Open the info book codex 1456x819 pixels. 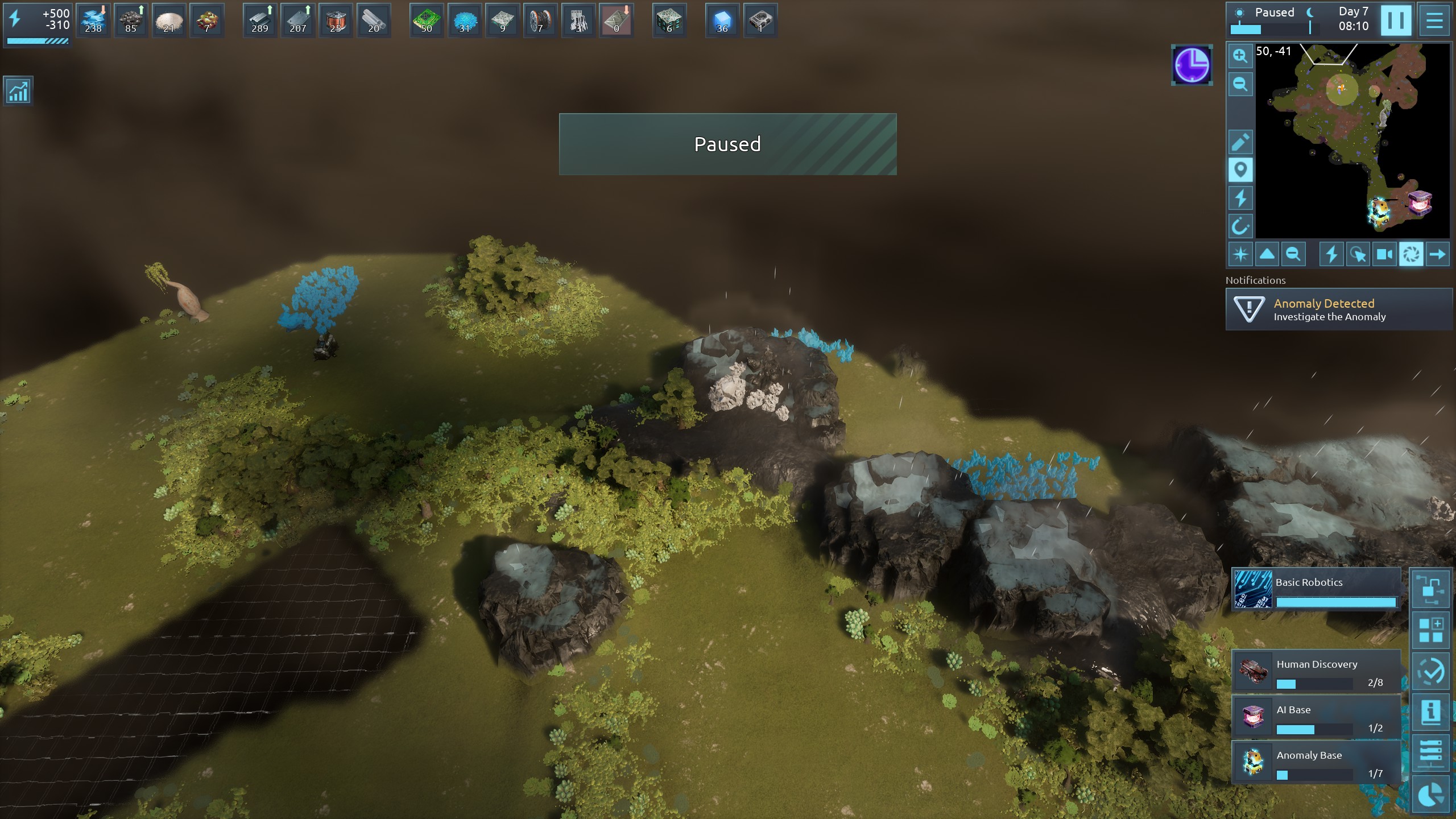1430,712
